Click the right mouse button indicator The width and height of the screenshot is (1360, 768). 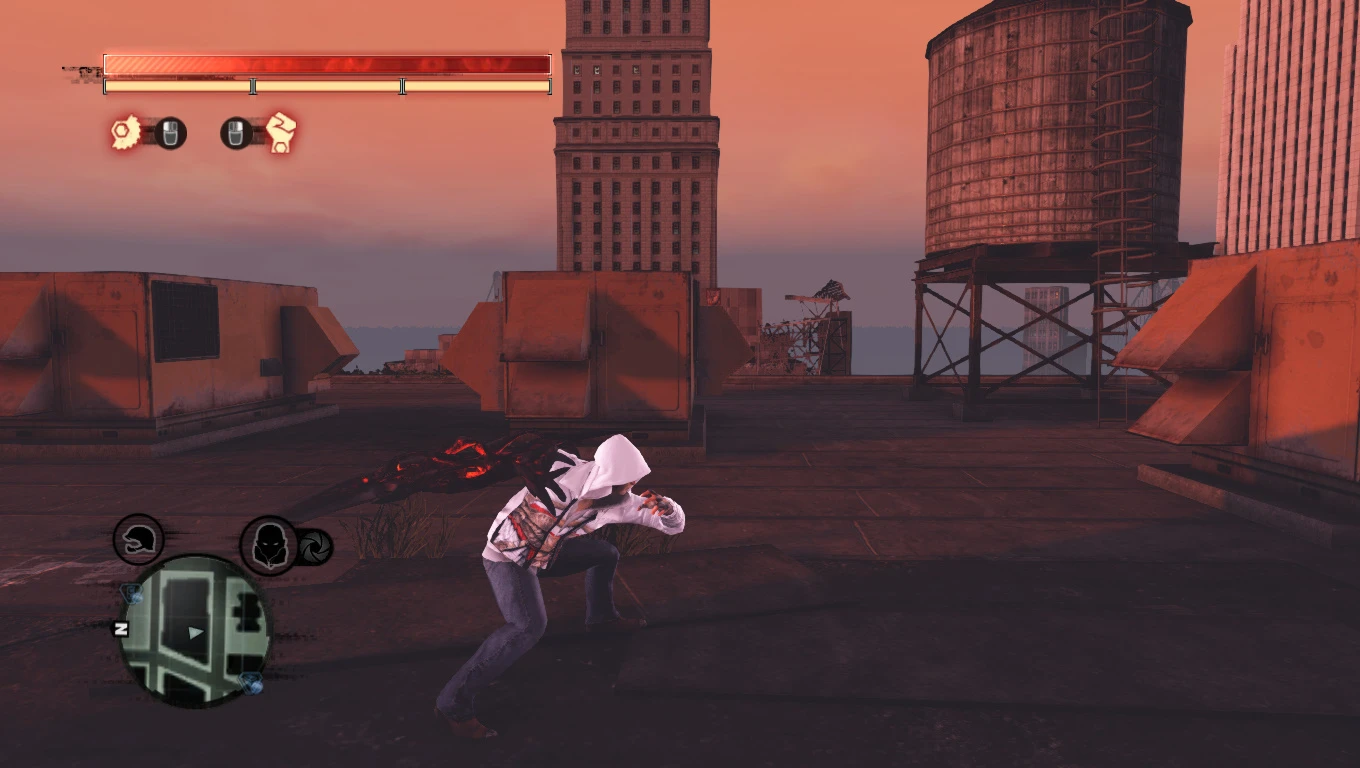click(237, 134)
